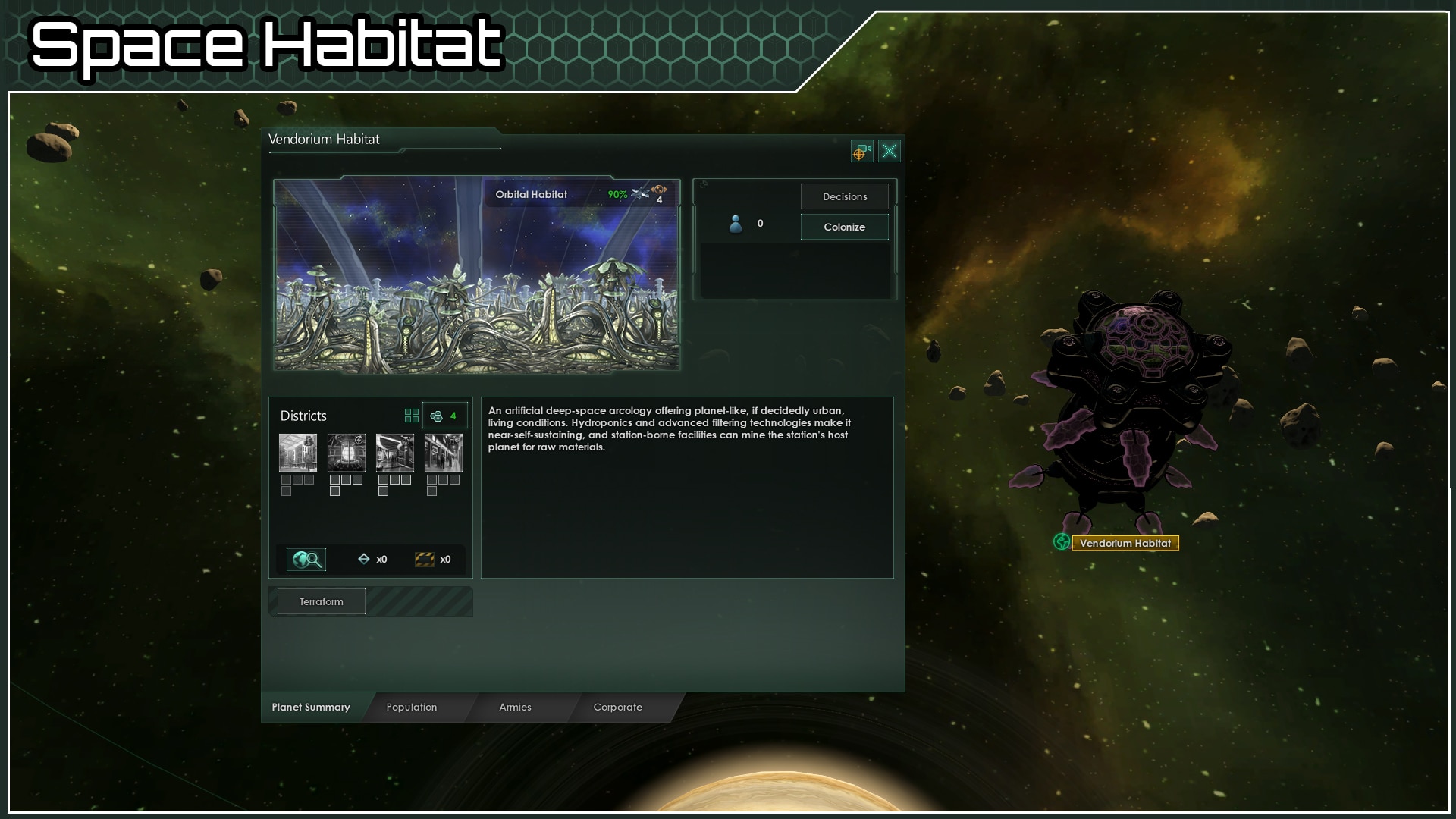Image resolution: width=1456 pixels, height=819 pixels.
Task: Click the yellow-striped blocker icon
Action: (x=425, y=560)
